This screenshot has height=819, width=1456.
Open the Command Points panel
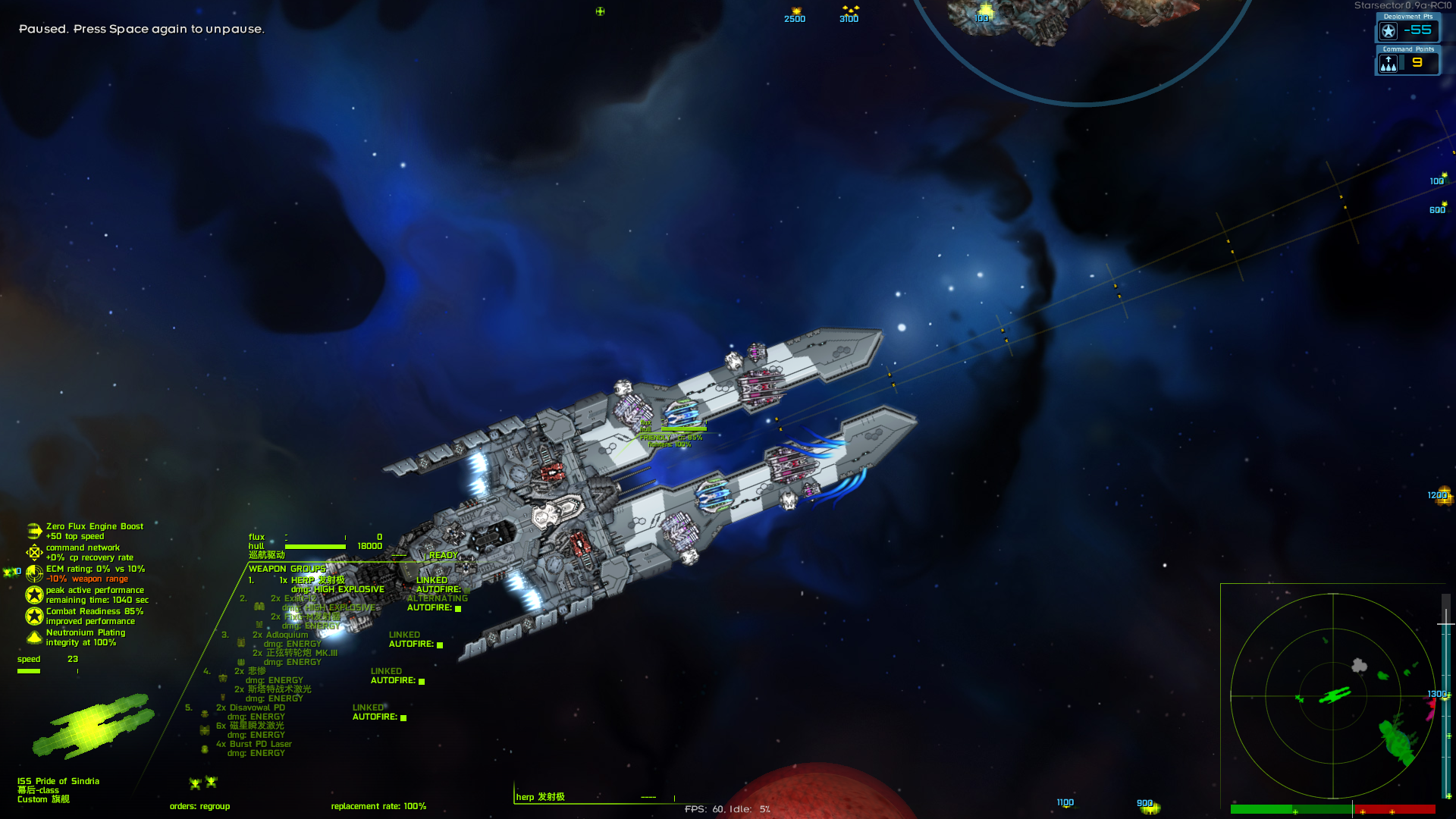tap(1407, 62)
